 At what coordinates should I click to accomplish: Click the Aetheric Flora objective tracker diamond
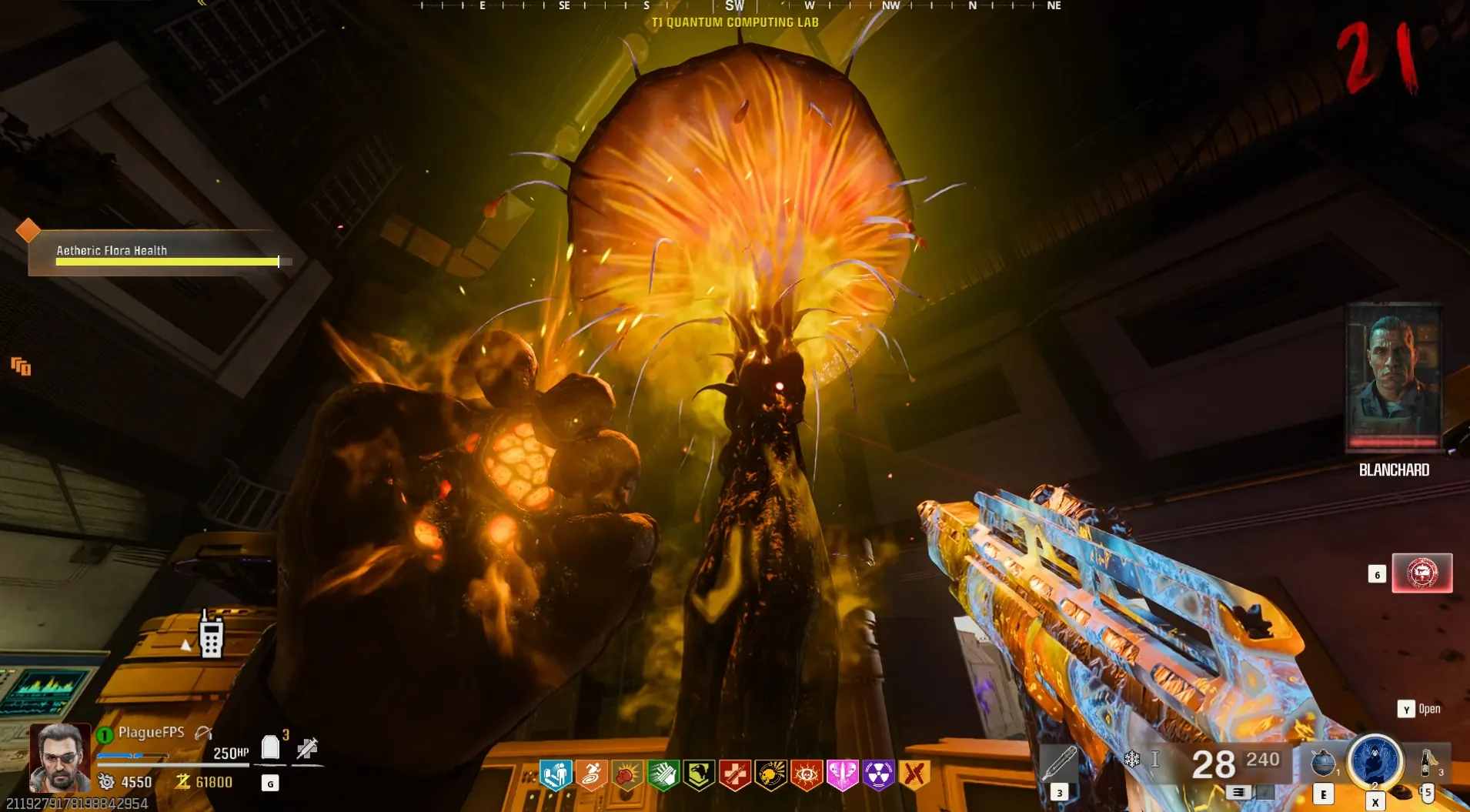click(28, 229)
